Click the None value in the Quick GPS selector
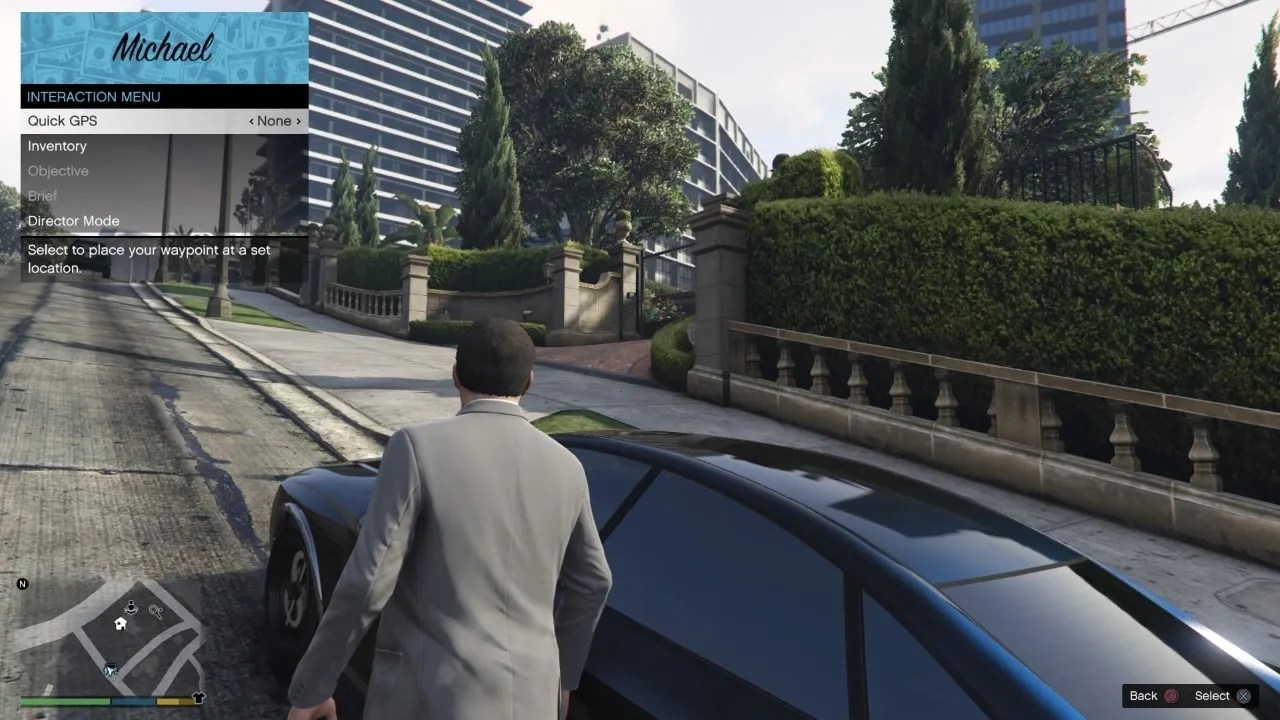 274,120
